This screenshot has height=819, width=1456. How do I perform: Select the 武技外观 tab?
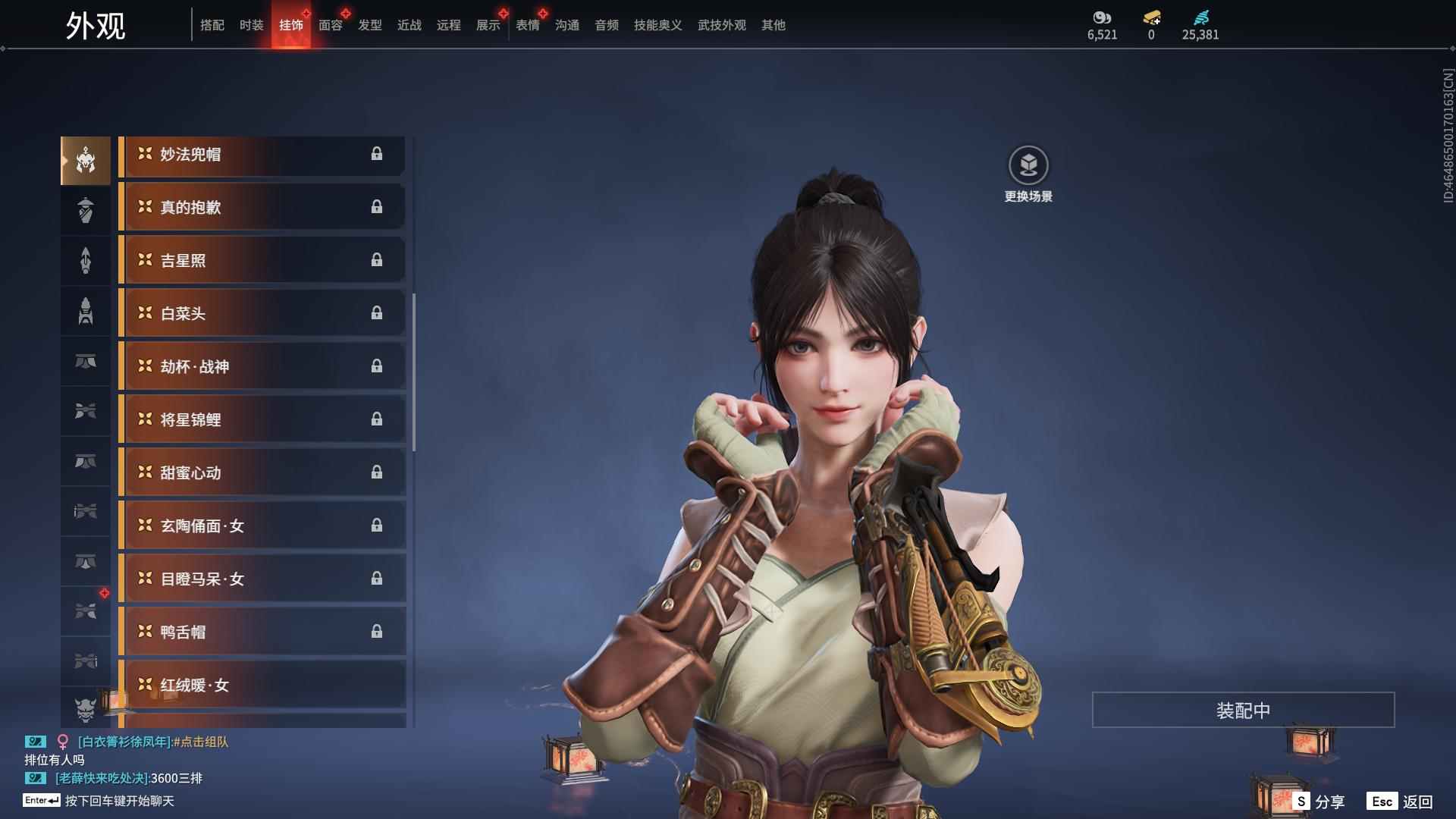point(721,25)
